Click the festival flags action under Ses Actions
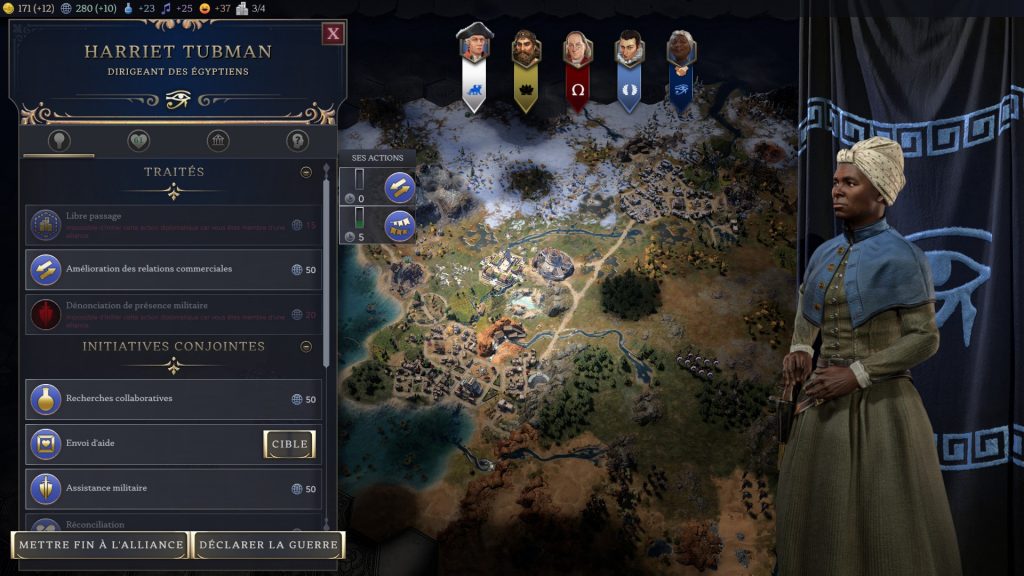This screenshot has width=1024, height=576. [399, 226]
